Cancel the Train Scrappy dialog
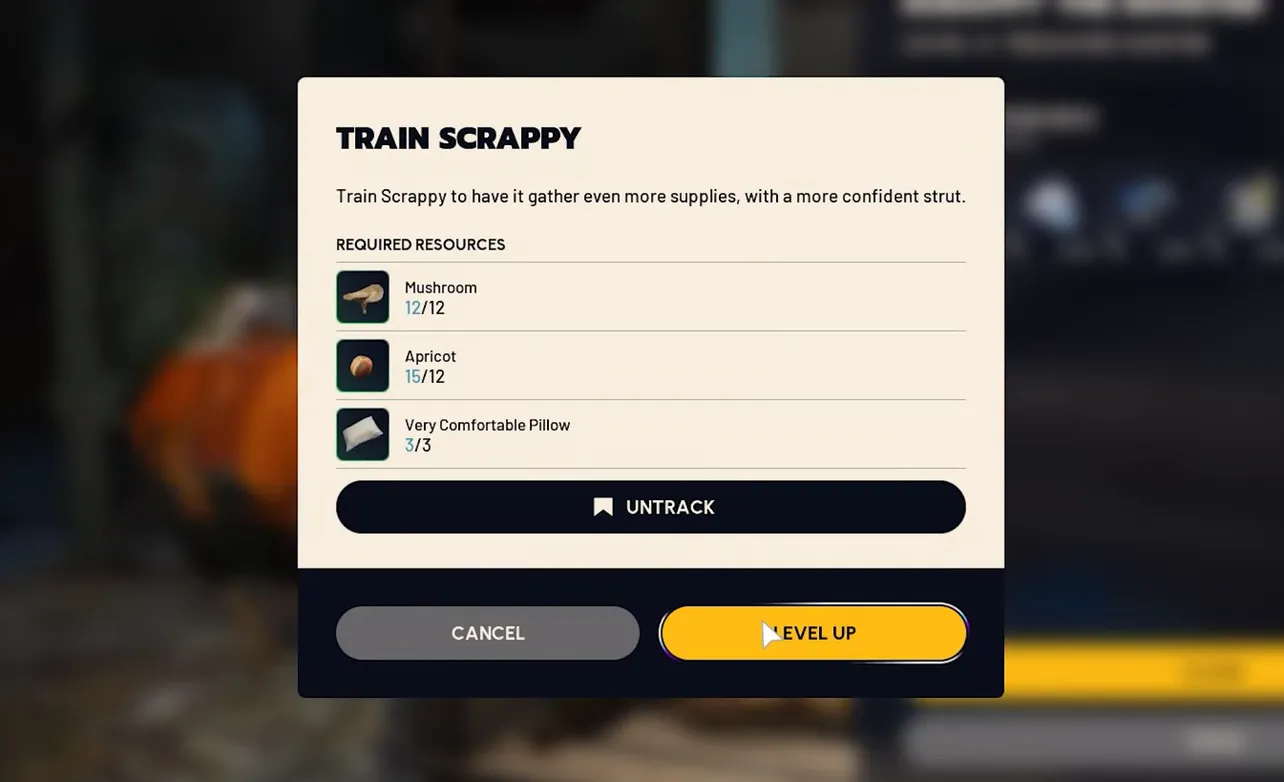This screenshot has height=782, width=1284. [488, 632]
